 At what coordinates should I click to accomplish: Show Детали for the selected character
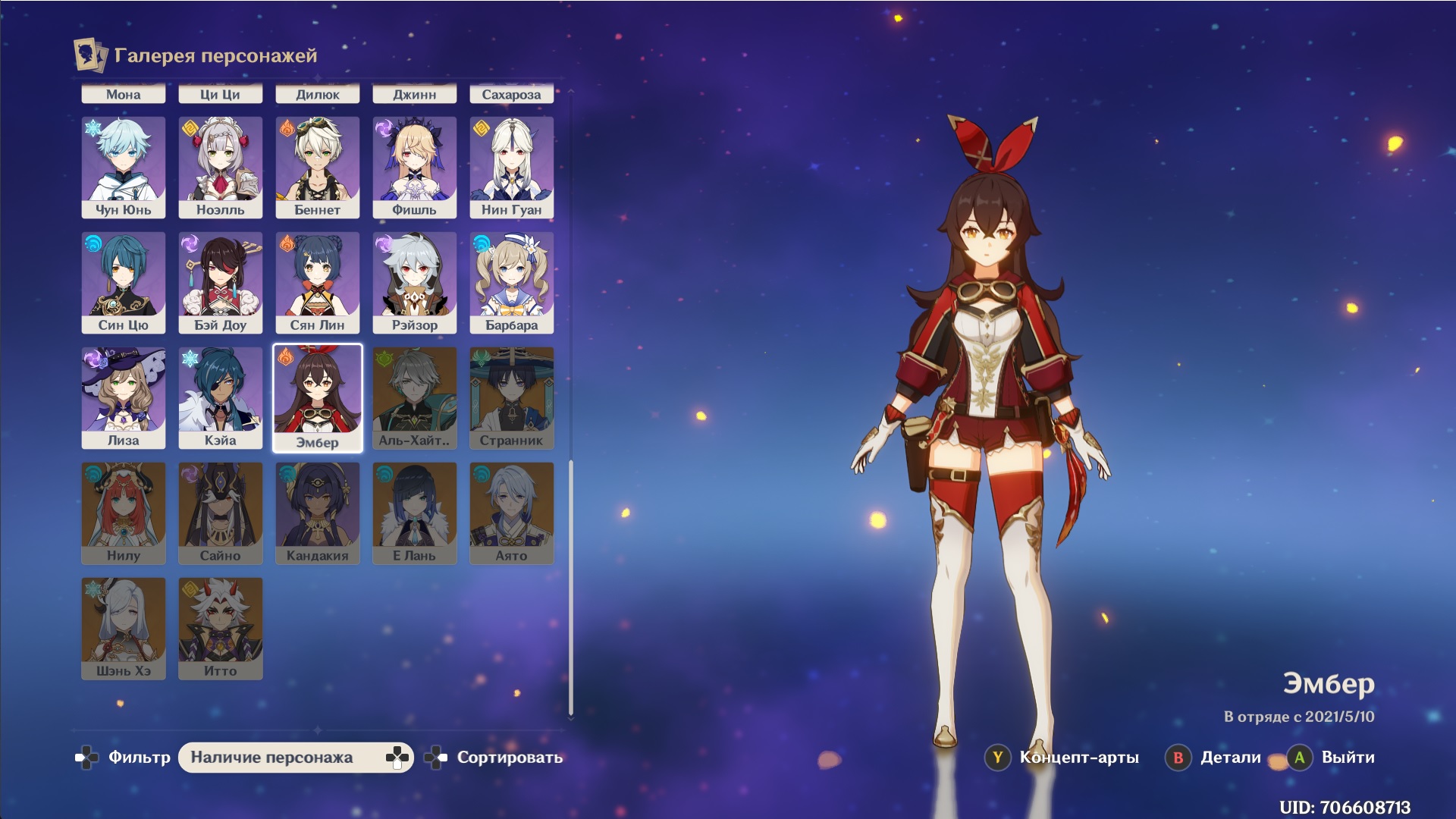click(1215, 758)
